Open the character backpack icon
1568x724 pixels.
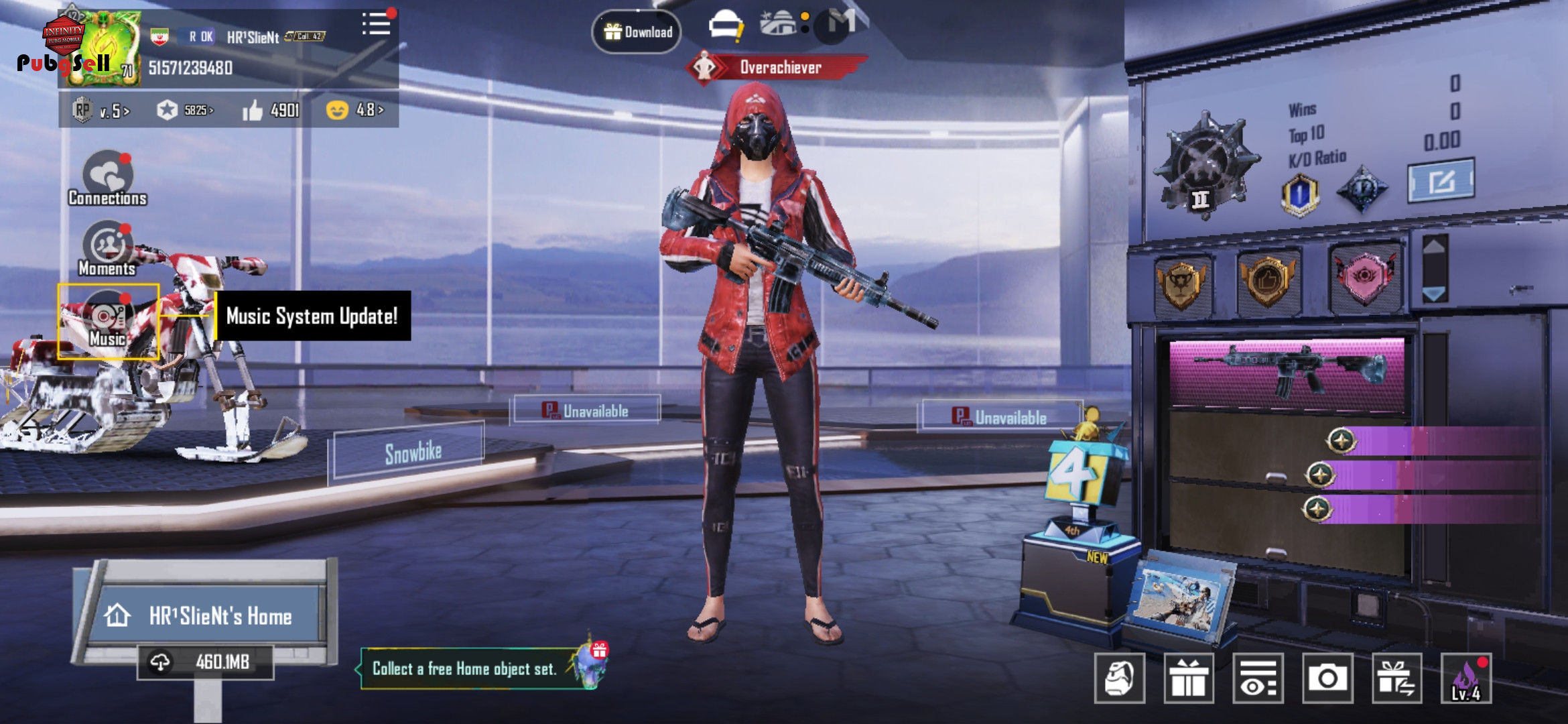click(x=1119, y=678)
